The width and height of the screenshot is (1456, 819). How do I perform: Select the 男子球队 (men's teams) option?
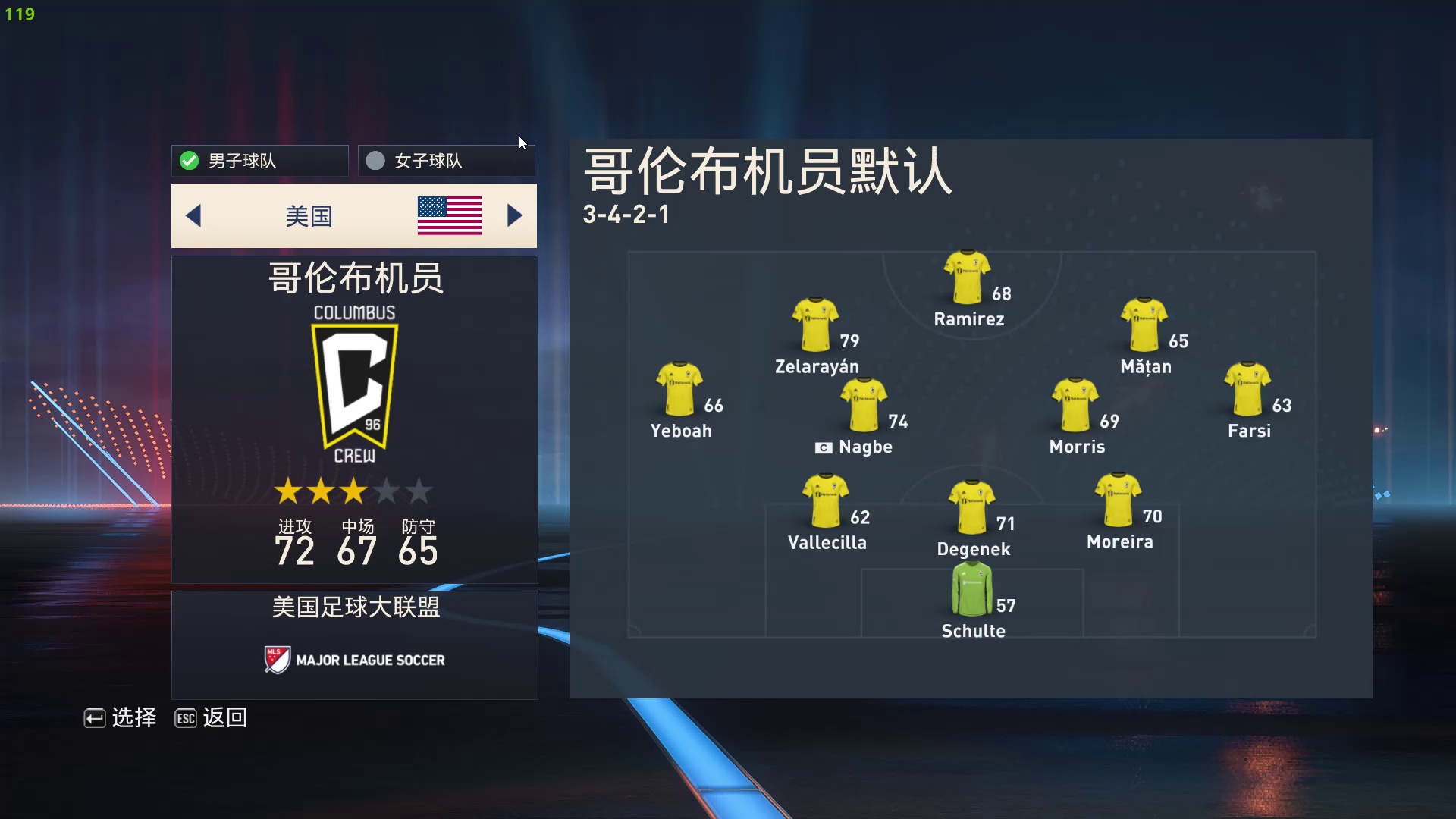point(259,160)
